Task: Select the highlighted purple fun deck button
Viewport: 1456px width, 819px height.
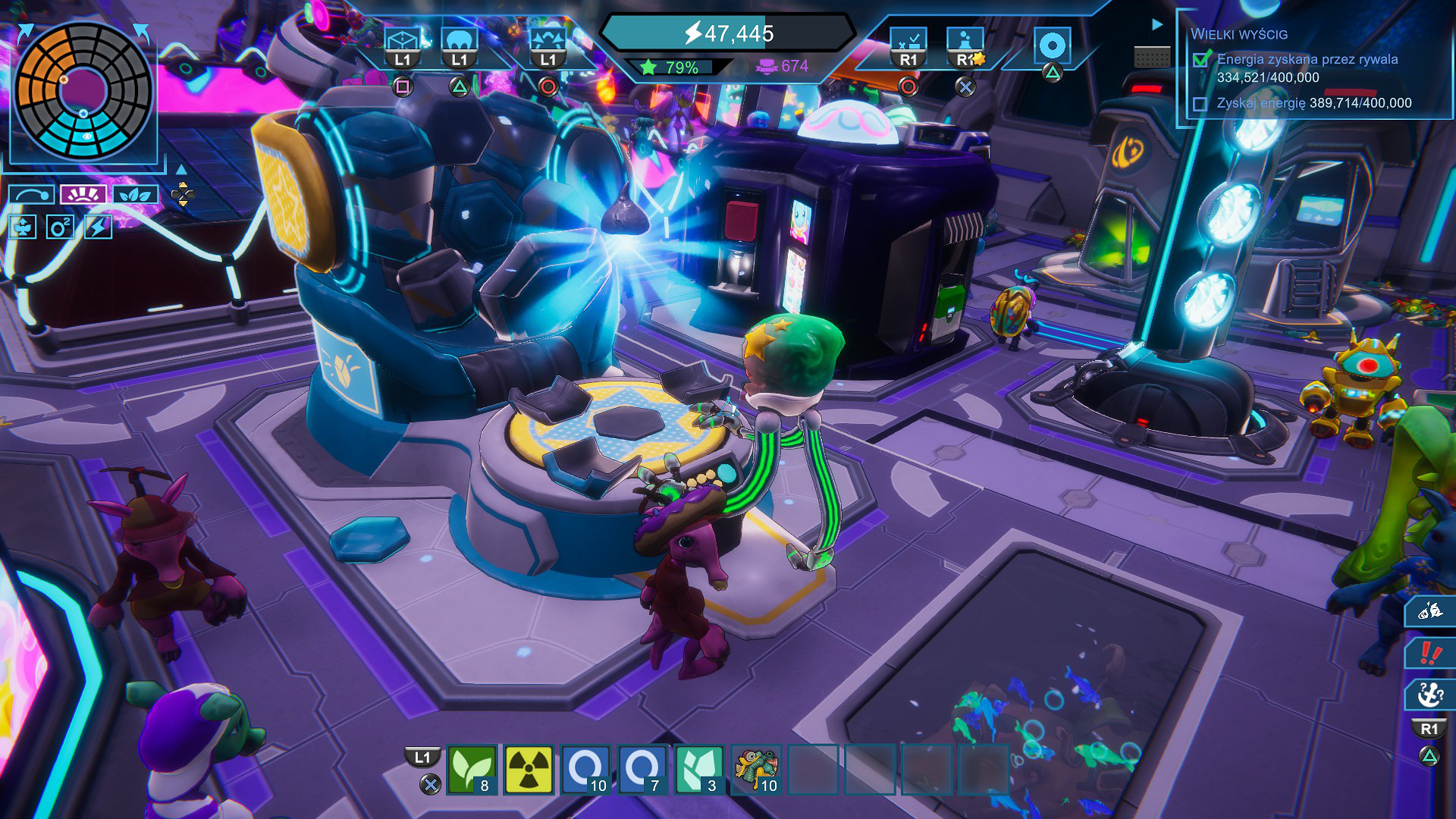Action: (x=83, y=195)
